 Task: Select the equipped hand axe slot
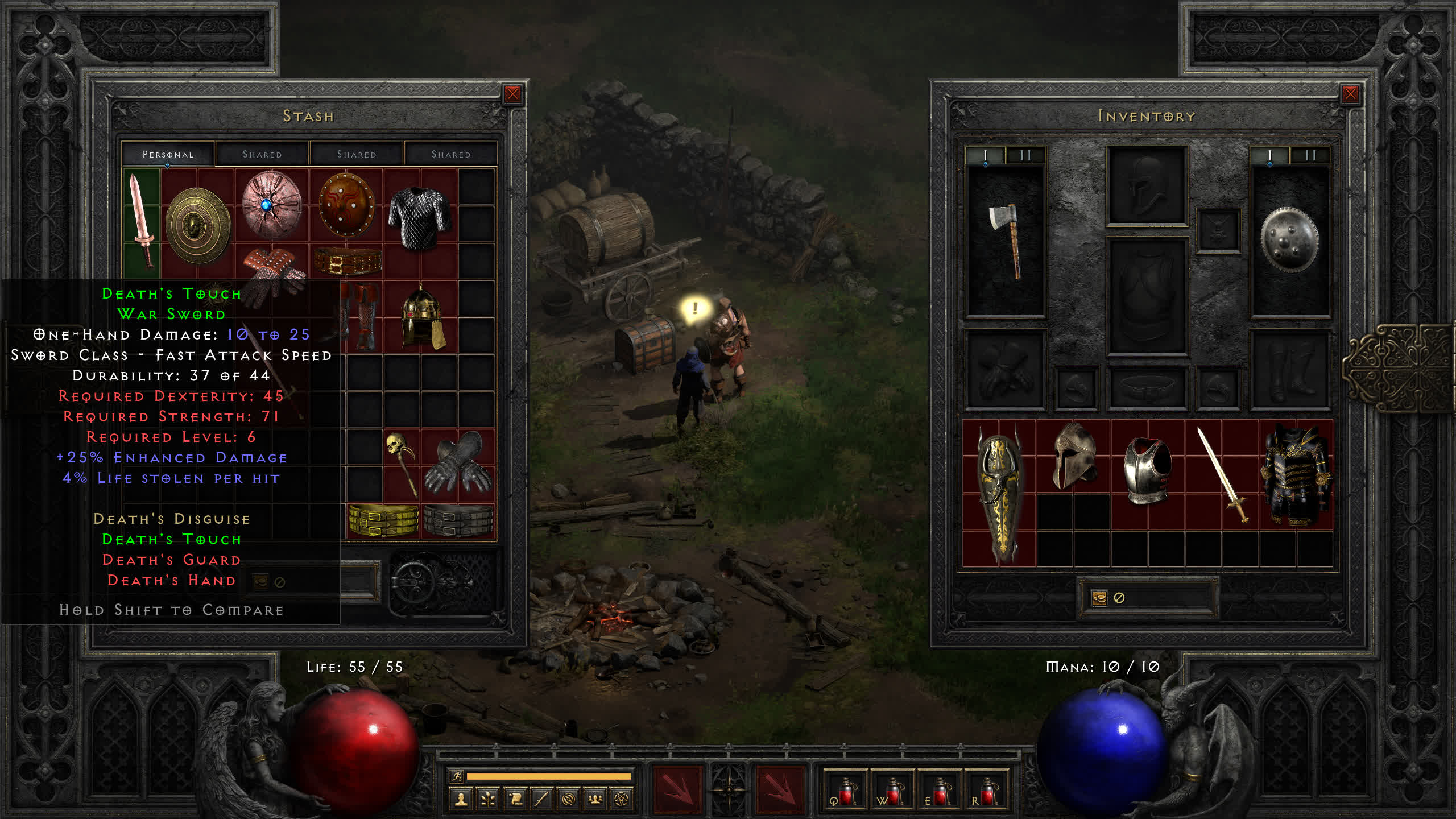click(x=1006, y=241)
